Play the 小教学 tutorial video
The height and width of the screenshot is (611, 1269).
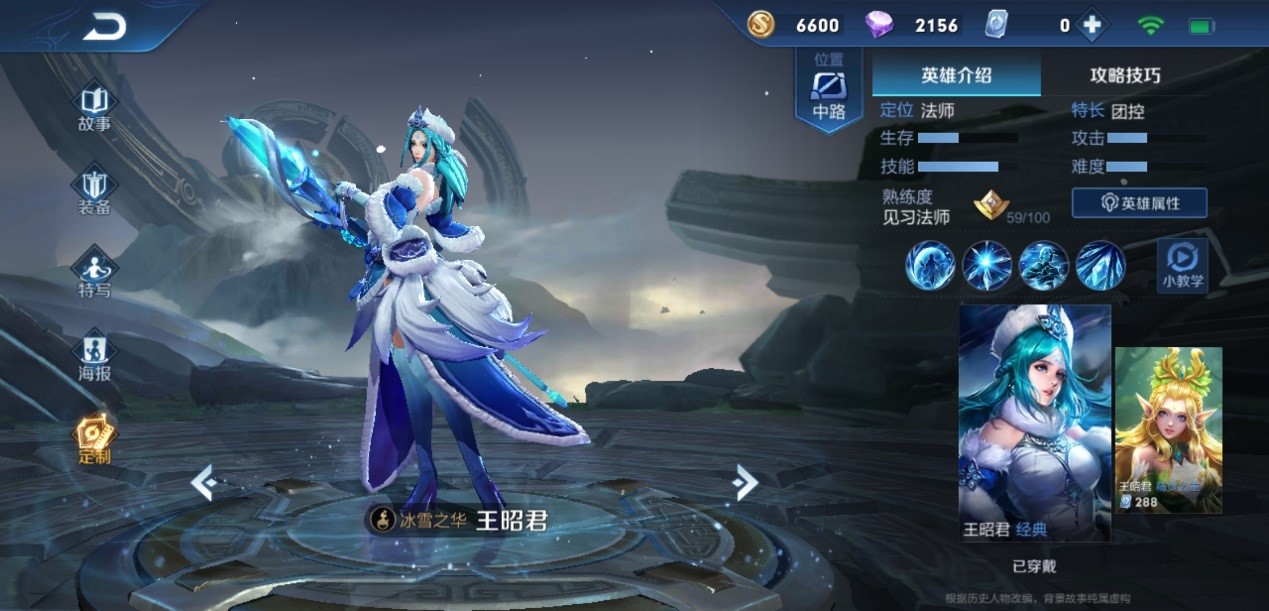pyautogui.click(x=1182, y=265)
